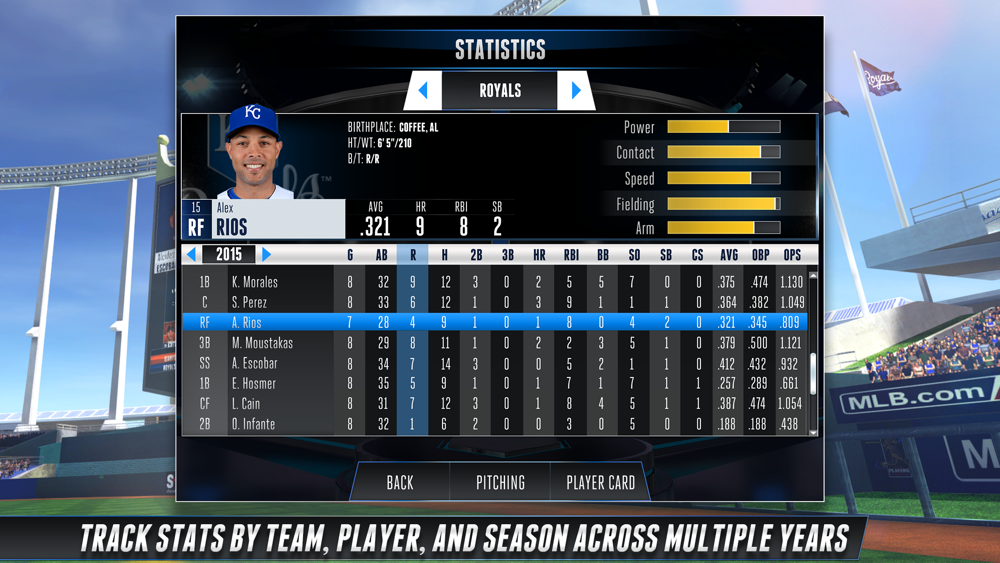The height and width of the screenshot is (563, 1000).
Task: Advance to the season after 2015
Action: pos(266,255)
